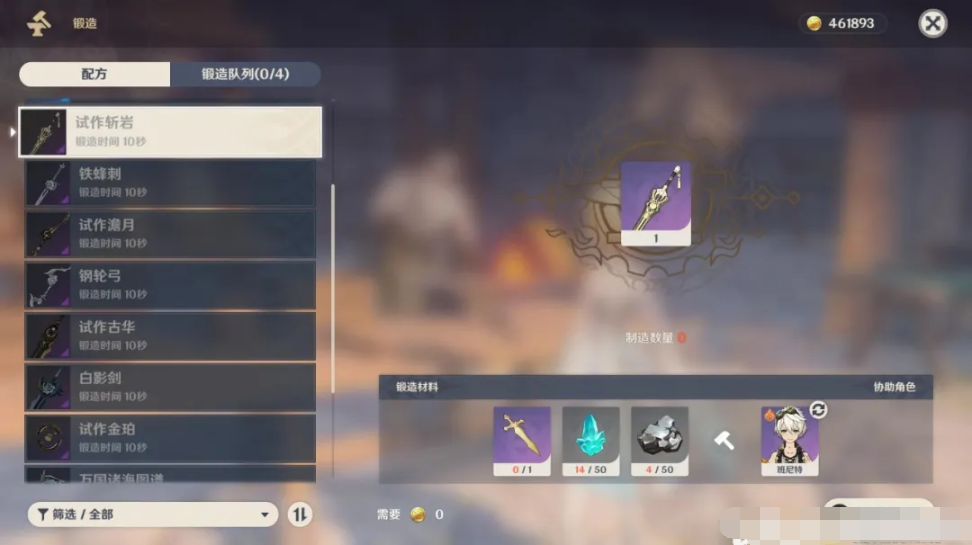This screenshot has height=545, width=972.
Task: Inspect the blue crystal chunk material
Action: pos(590,440)
